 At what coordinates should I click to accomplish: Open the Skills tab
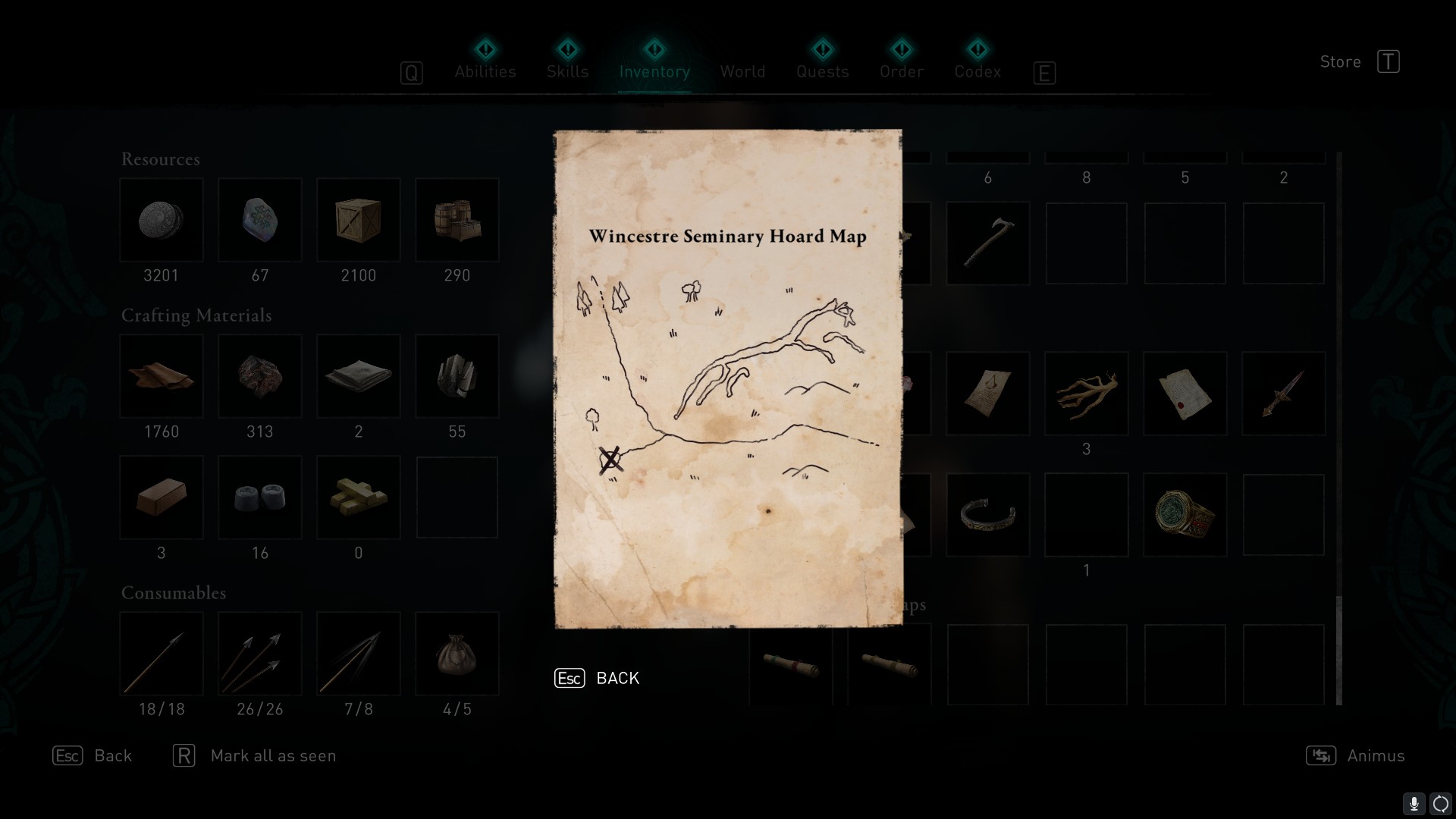[x=567, y=71]
